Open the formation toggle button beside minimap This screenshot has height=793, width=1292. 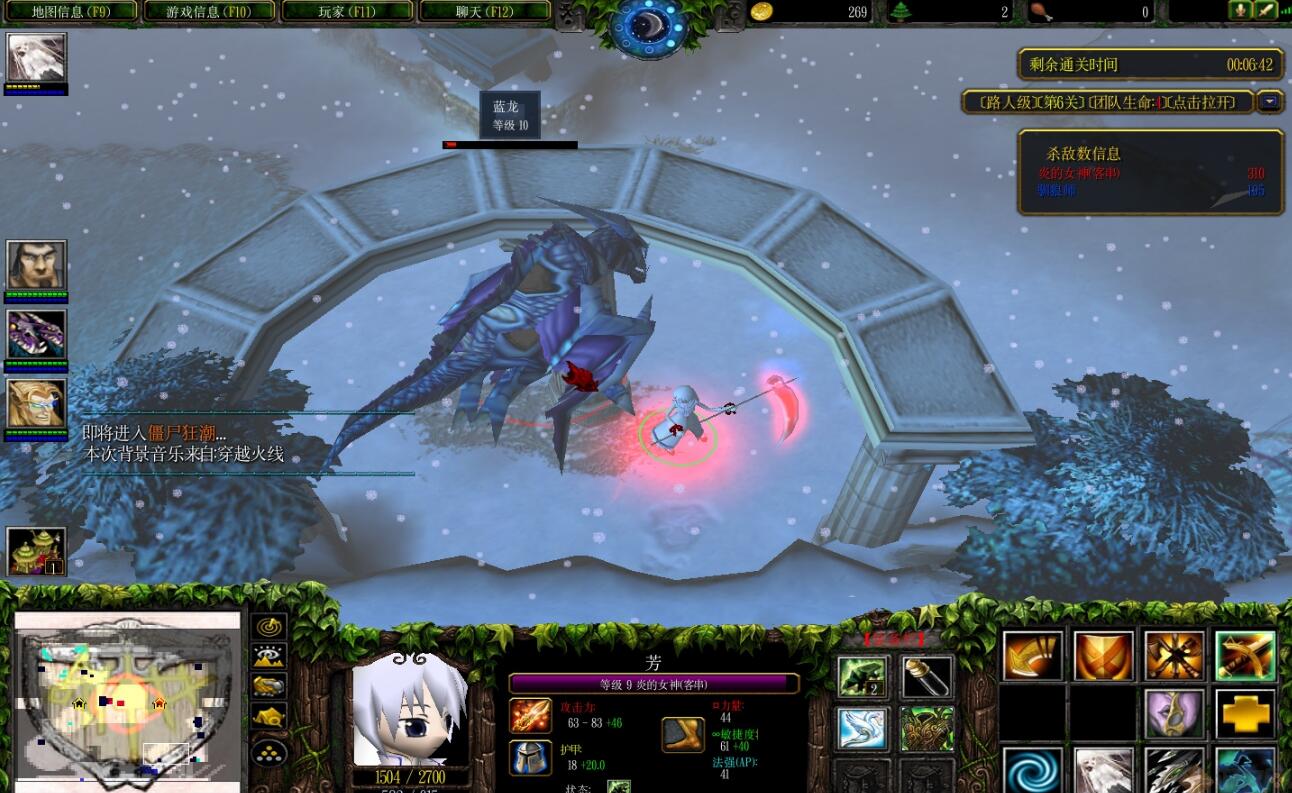[x=269, y=751]
